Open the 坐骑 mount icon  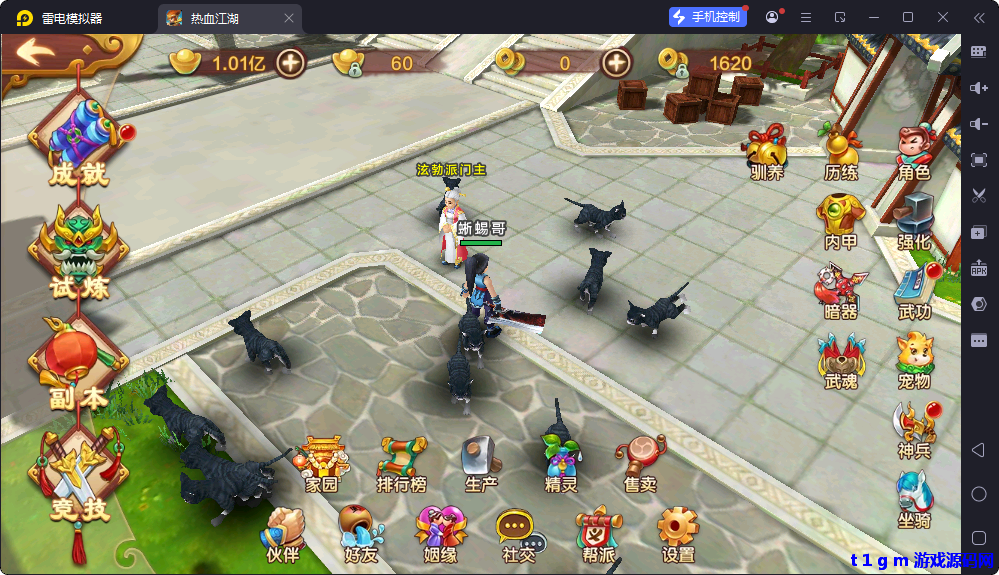click(914, 499)
